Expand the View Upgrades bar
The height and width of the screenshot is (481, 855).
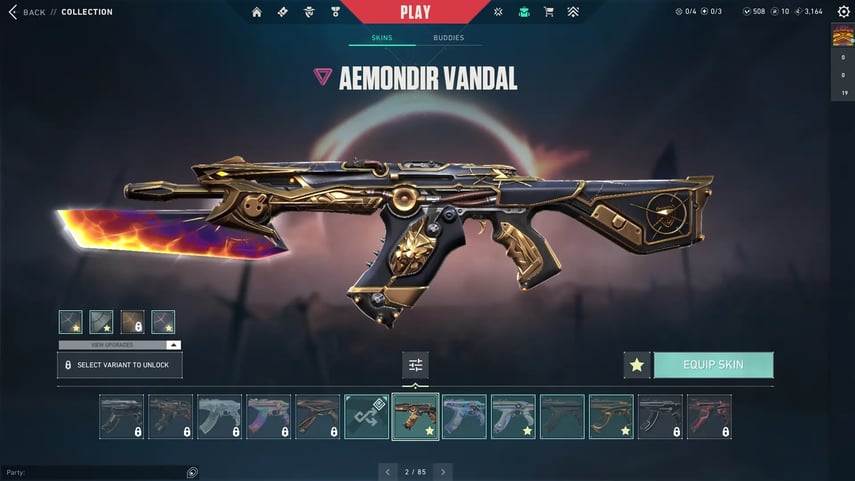pyautogui.click(x=119, y=345)
